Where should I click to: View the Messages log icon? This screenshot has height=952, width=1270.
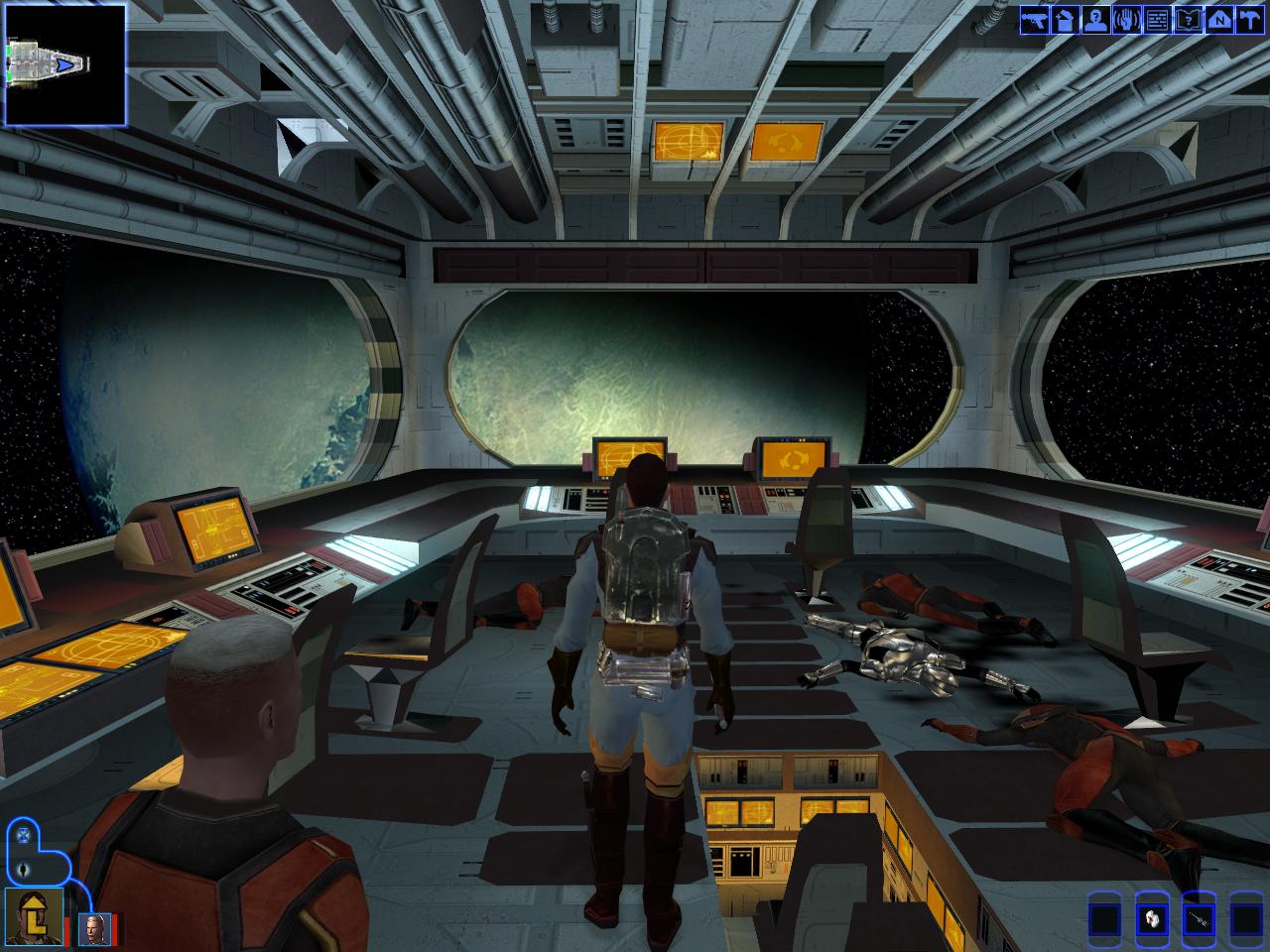1157,19
